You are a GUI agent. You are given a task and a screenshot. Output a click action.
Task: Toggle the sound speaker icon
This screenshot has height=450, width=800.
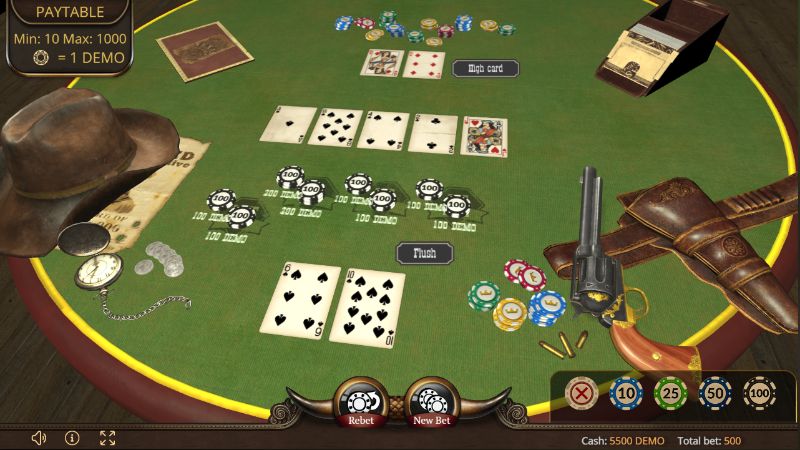(x=39, y=438)
